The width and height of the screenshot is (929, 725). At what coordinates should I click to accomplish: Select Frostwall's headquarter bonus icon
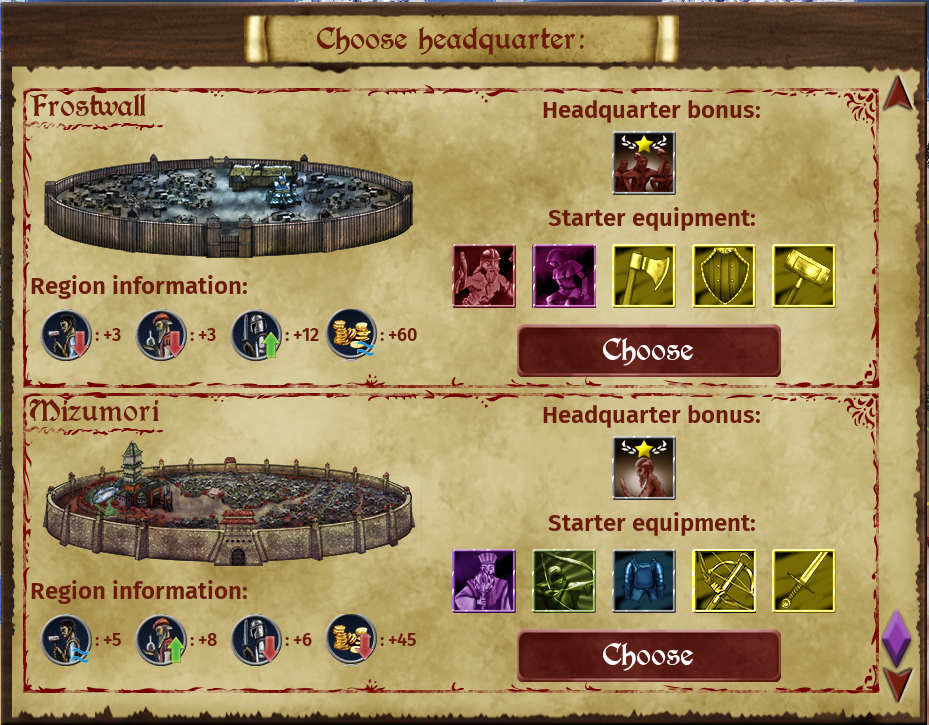644,163
